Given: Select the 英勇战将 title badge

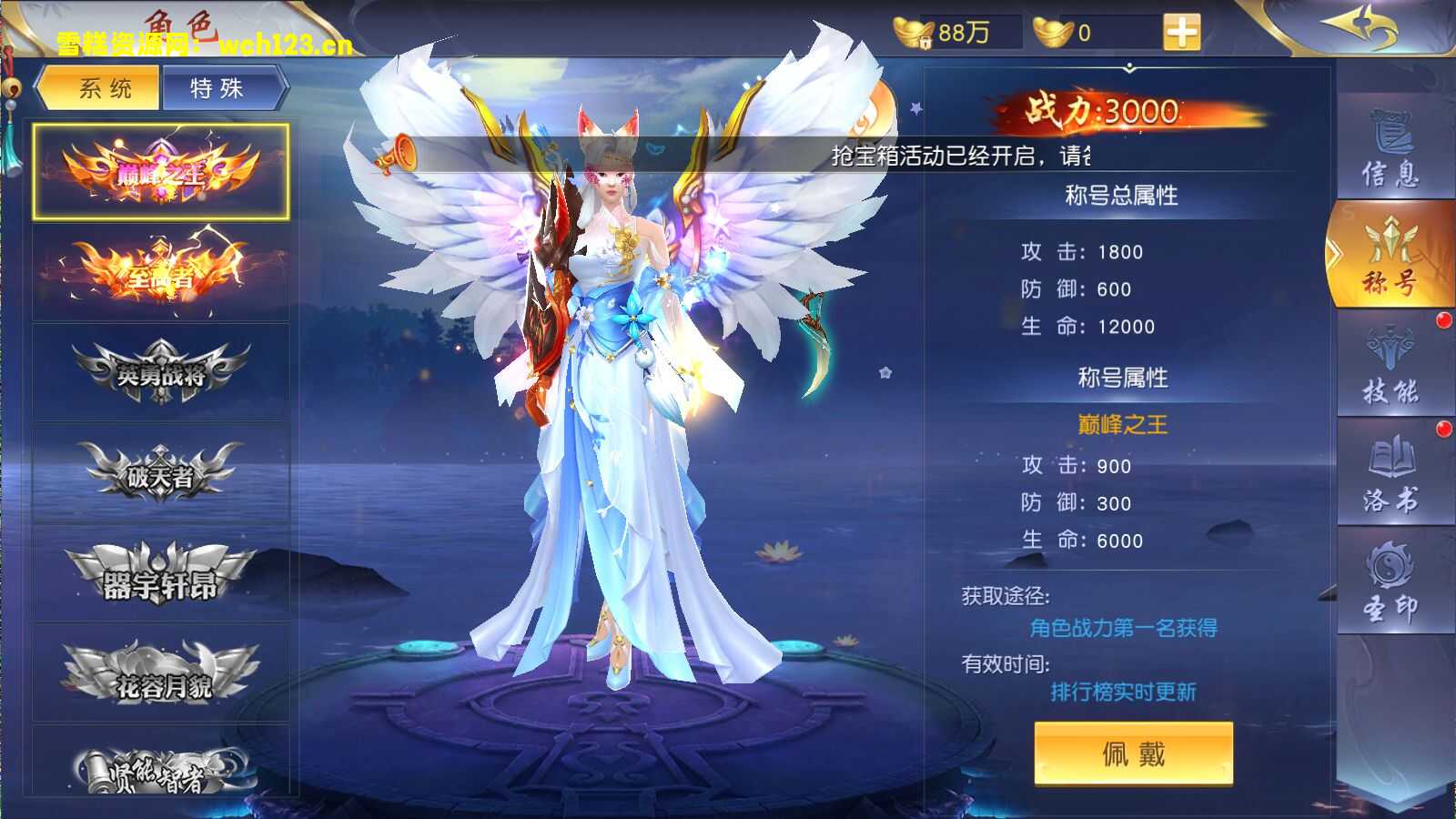Looking at the screenshot, I should pyautogui.click(x=162, y=369).
